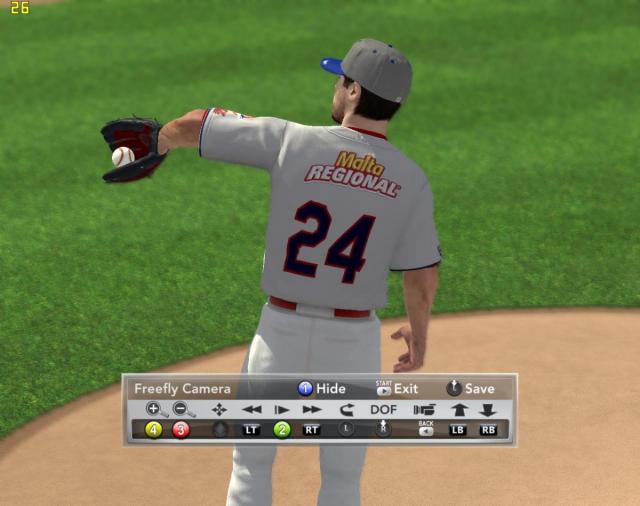
Task: Raise the camera with the up arrow
Action: tap(459, 409)
